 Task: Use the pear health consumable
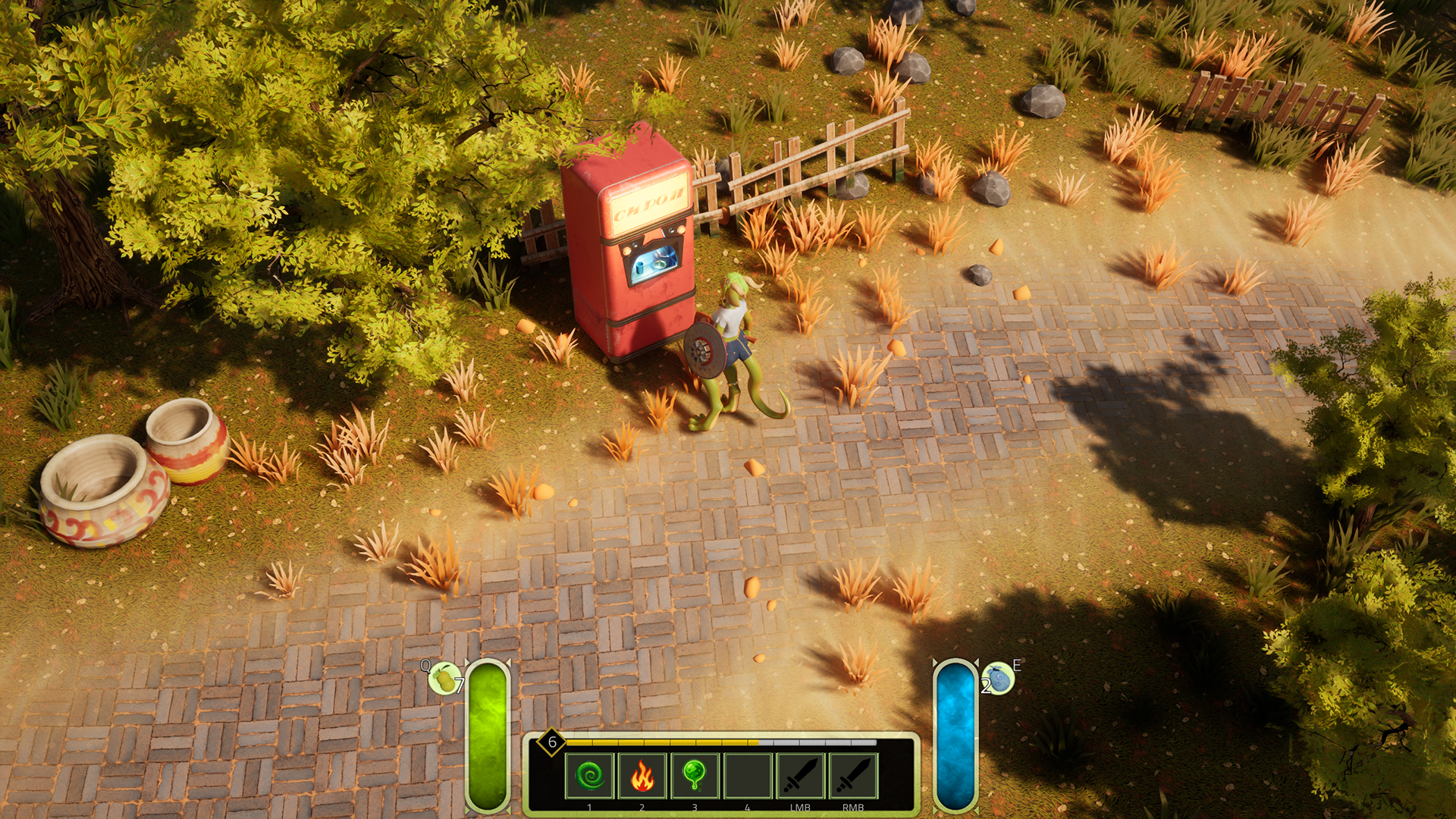(445, 678)
